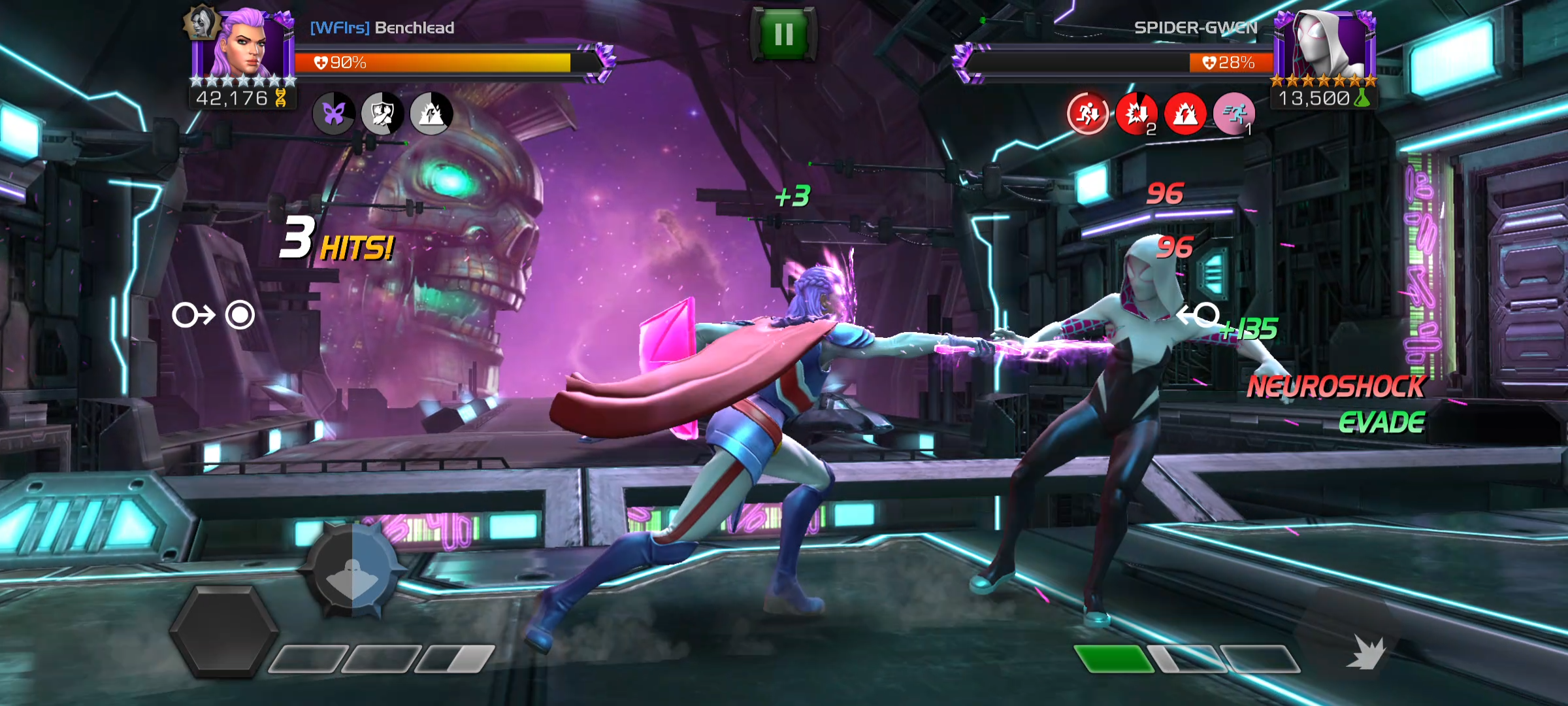Pause the fight with the green button
Image resolution: width=1568 pixels, height=706 pixels.
point(783,34)
